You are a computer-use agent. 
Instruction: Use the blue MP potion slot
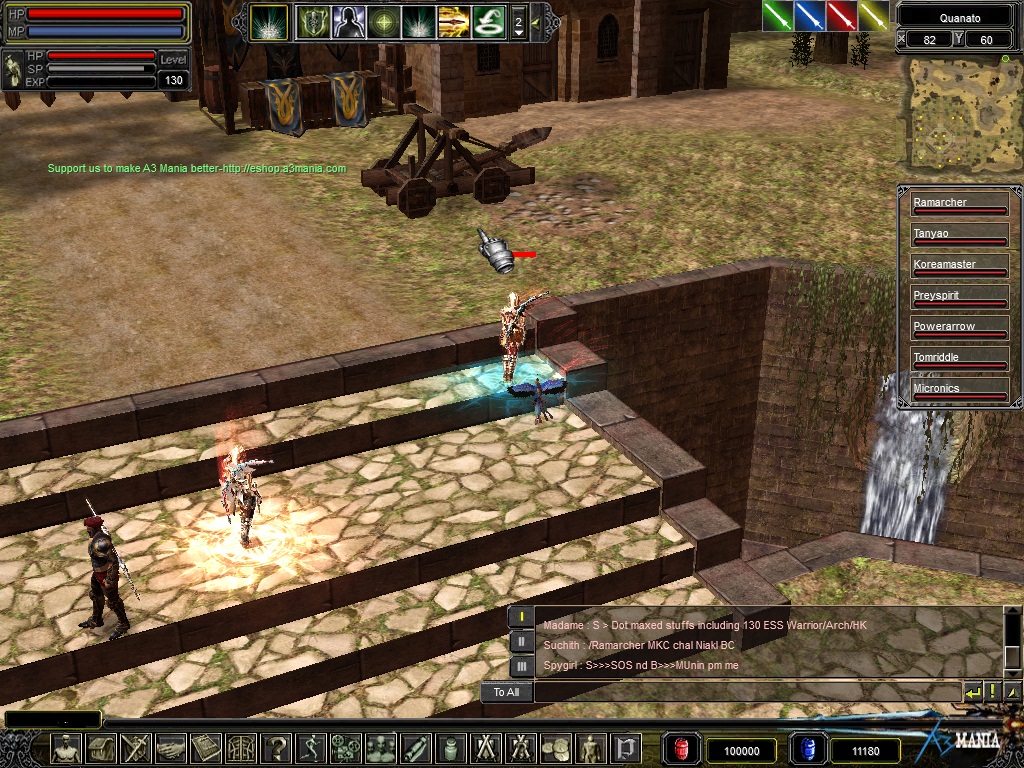click(x=807, y=749)
